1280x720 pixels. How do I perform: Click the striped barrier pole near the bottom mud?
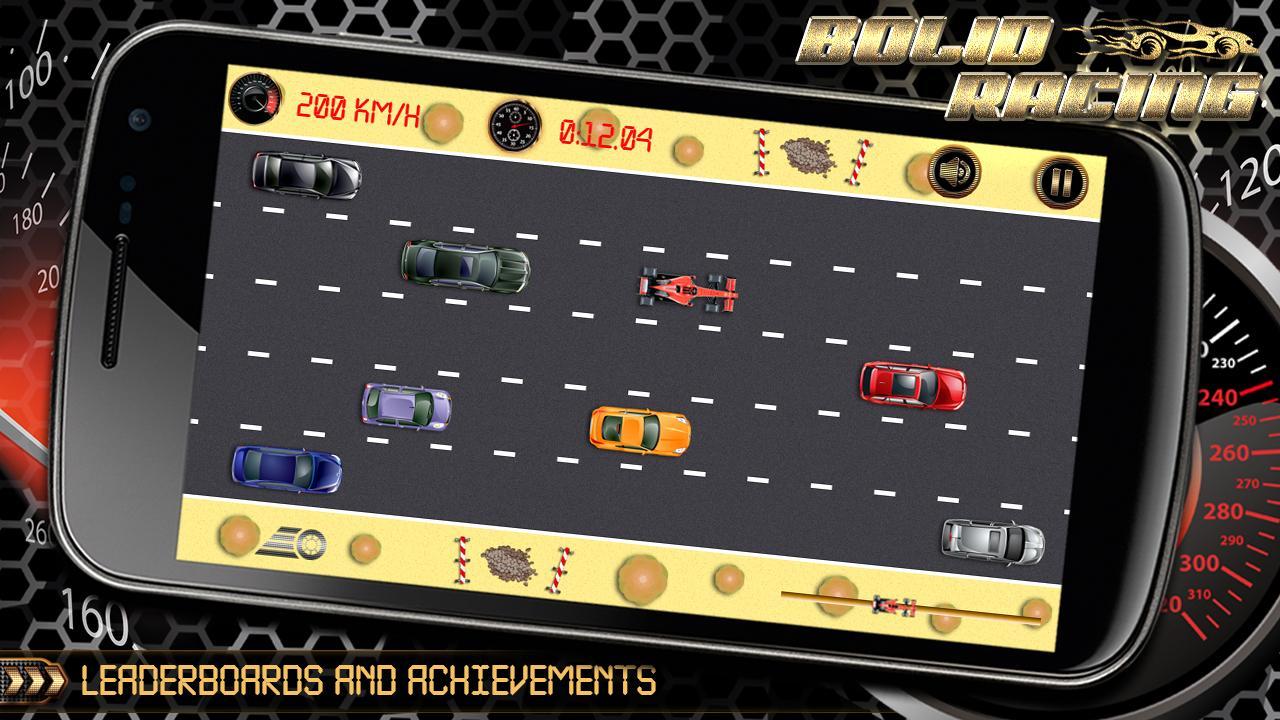[x=462, y=557]
